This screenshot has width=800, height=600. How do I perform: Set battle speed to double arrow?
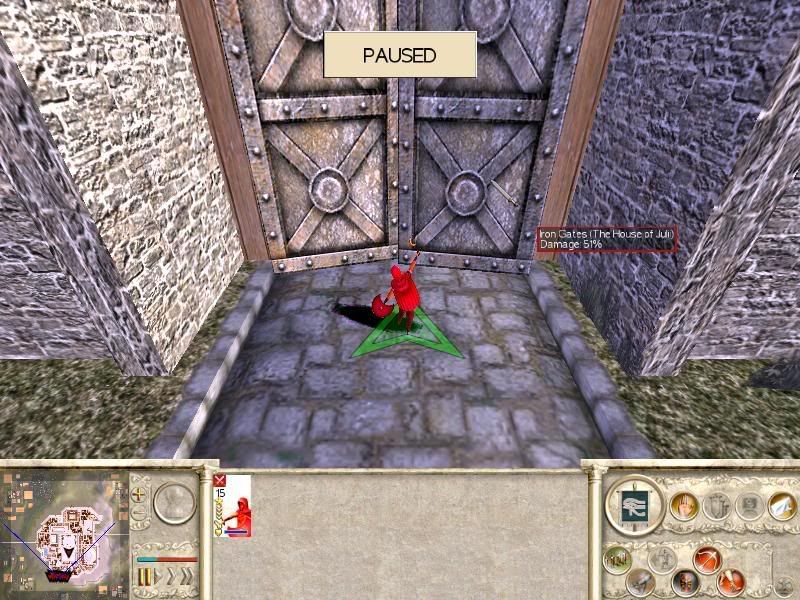click(x=172, y=577)
